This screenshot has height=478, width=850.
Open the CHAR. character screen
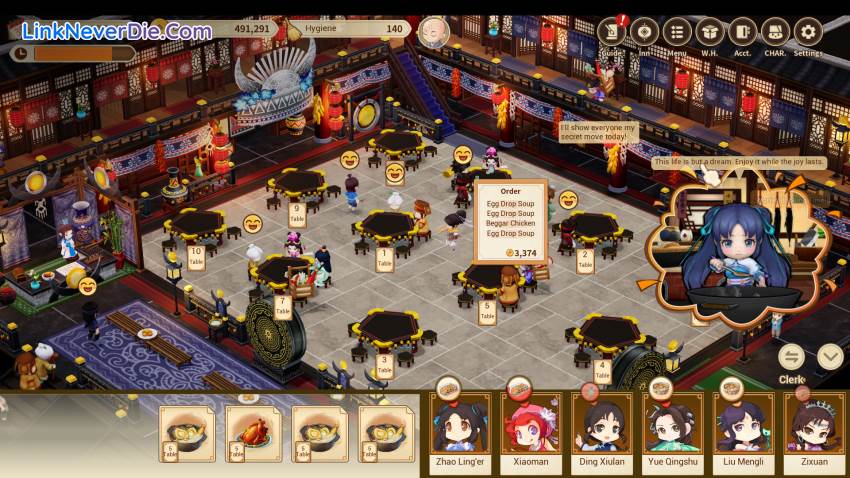[x=775, y=31]
